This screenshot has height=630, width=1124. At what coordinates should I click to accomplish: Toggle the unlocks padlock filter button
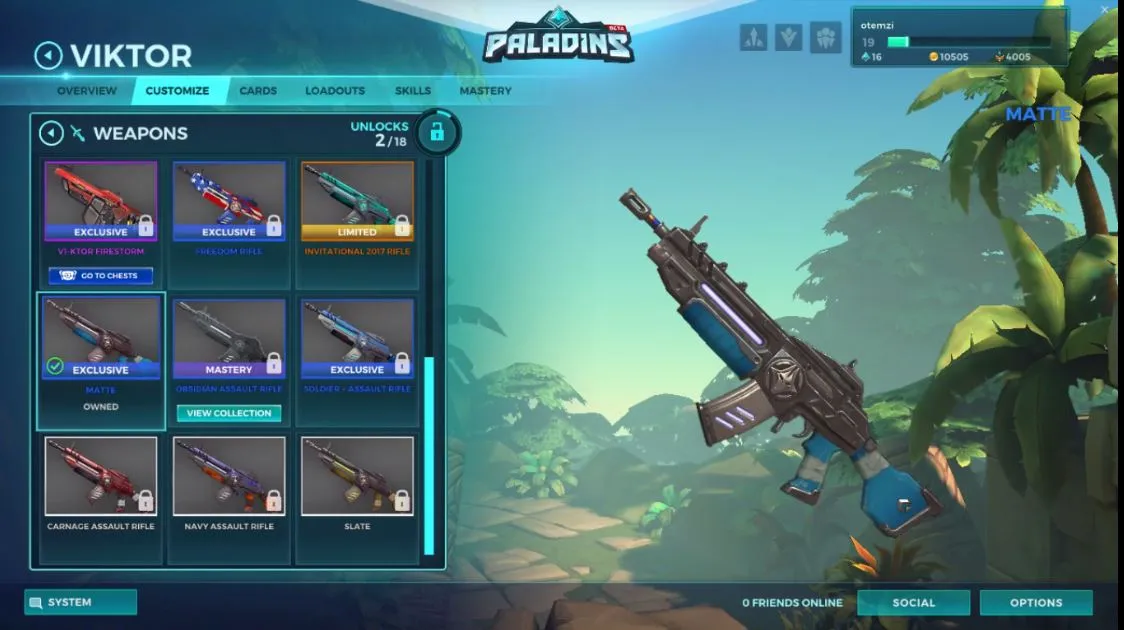(437, 132)
